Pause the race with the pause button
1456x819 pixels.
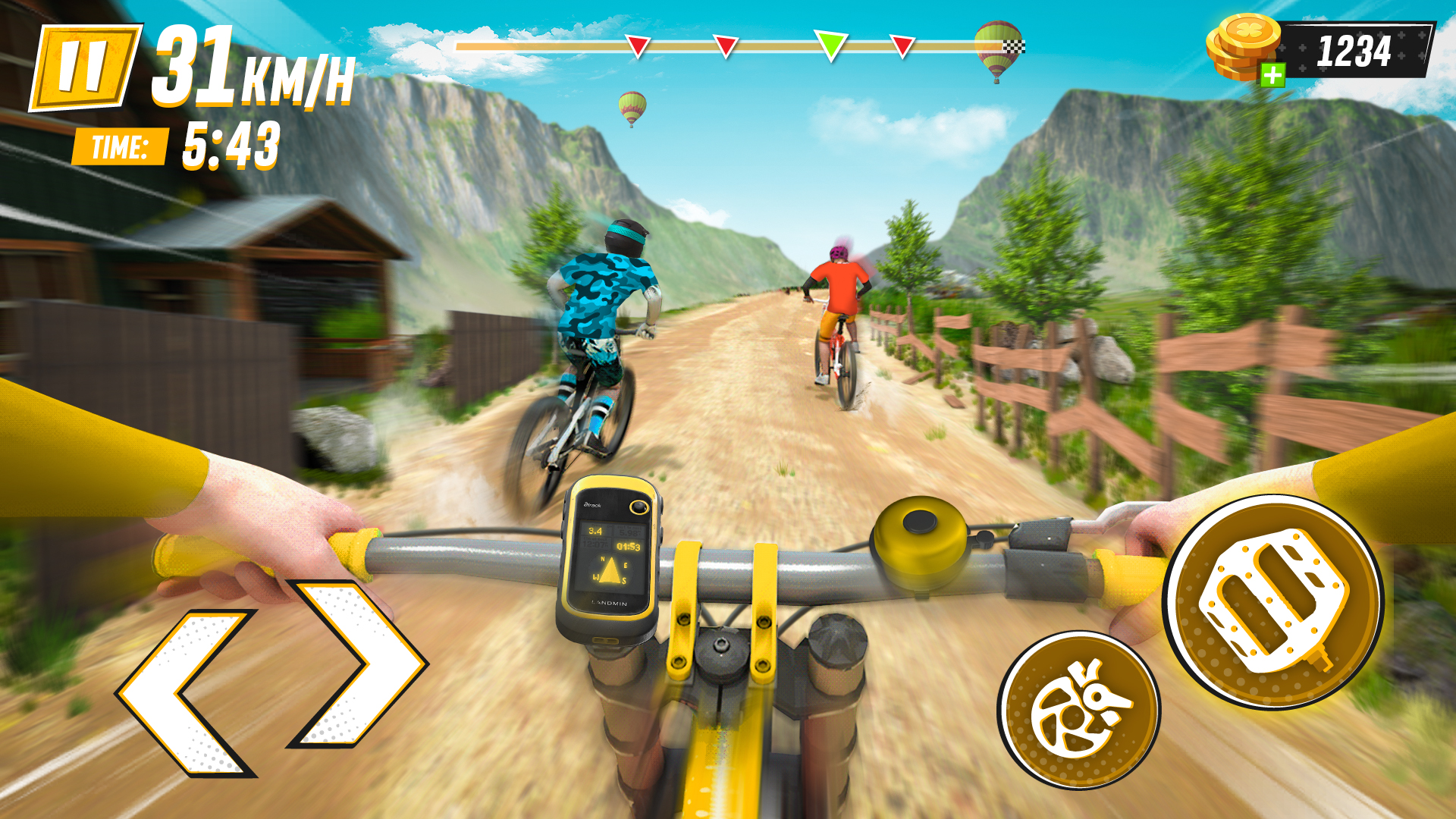pos(85,67)
